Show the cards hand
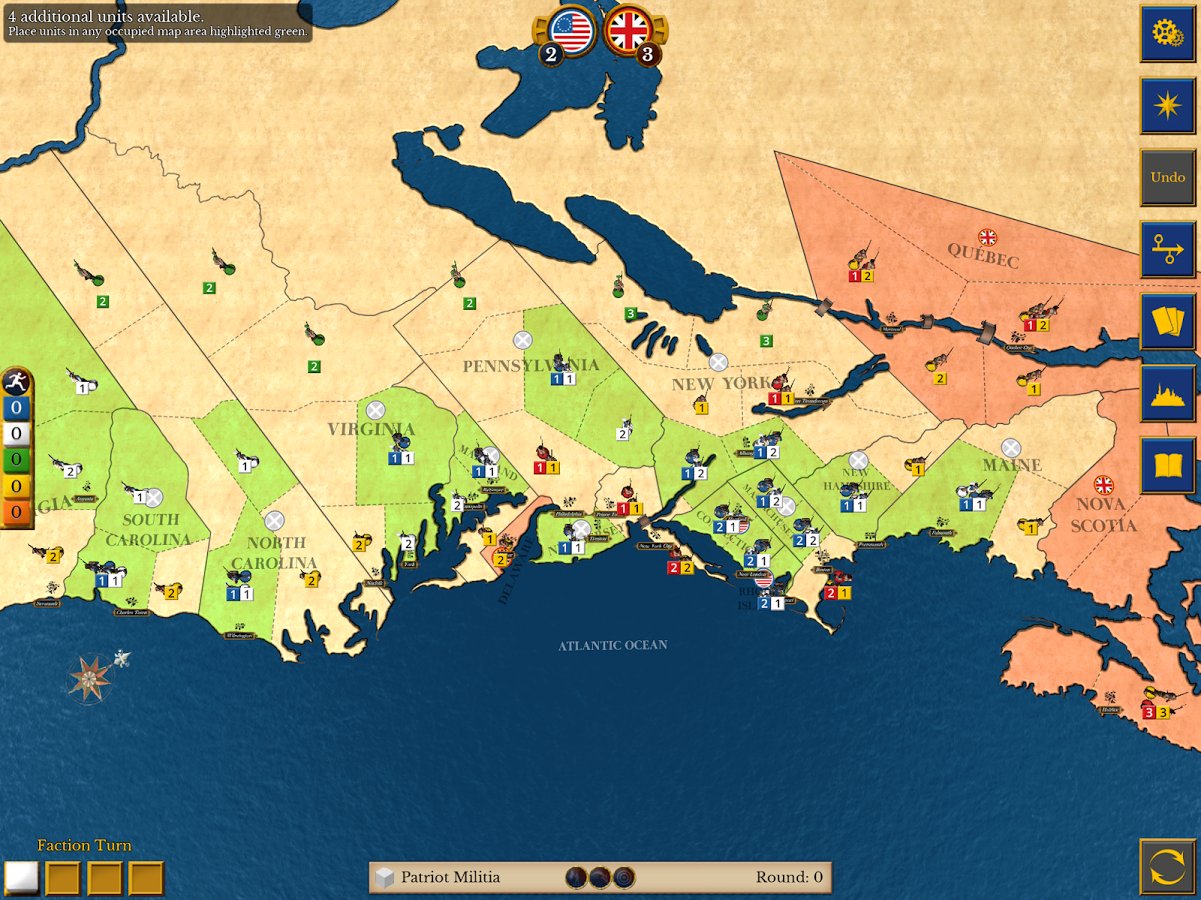The height and width of the screenshot is (900, 1201). (x=1167, y=322)
